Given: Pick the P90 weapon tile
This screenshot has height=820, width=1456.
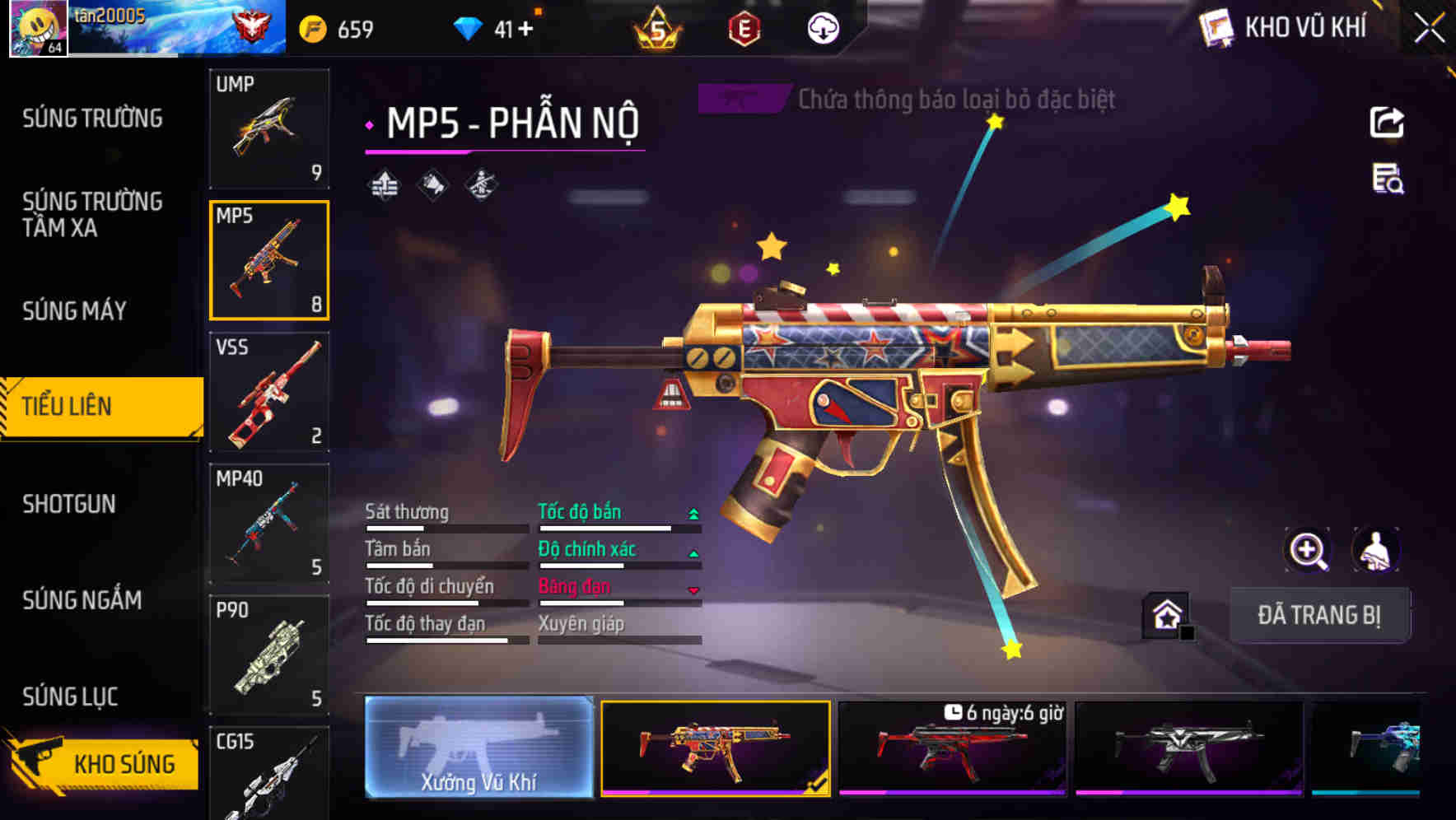Looking at the screenshot, I should 269,655.
